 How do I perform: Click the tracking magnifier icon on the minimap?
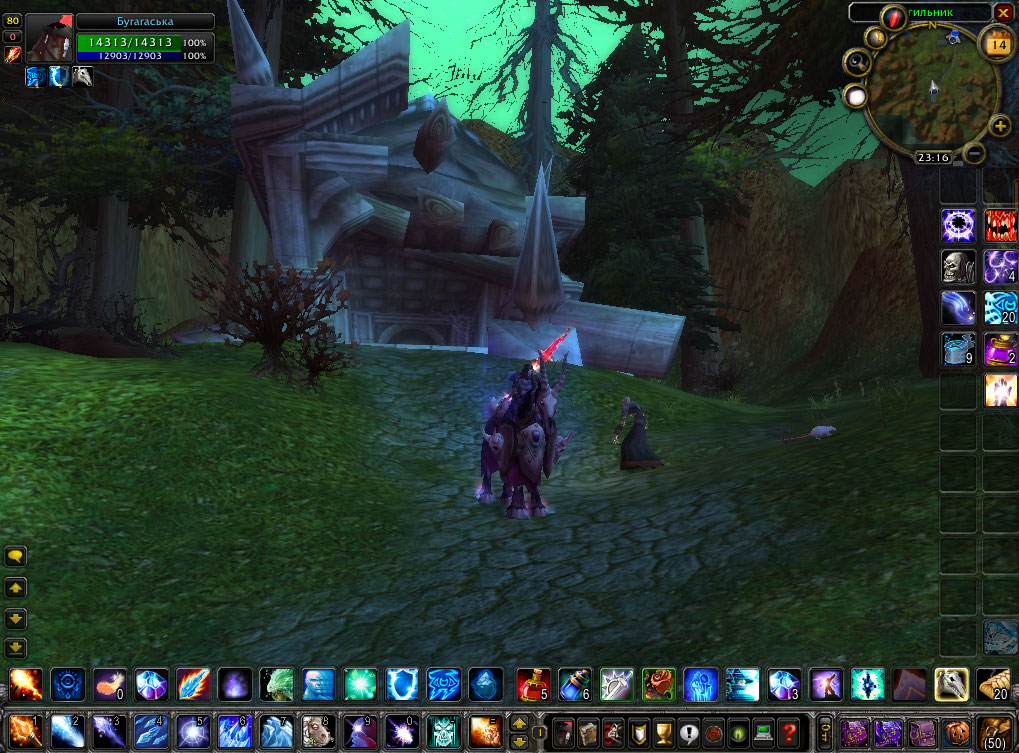coord(856,63)
